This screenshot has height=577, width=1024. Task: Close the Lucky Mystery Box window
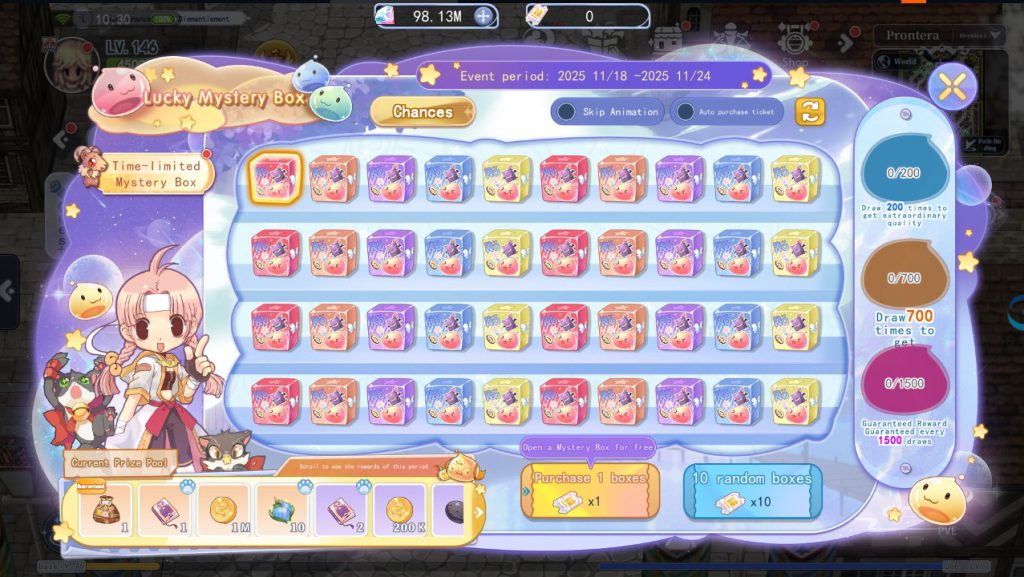coord(952,88)
